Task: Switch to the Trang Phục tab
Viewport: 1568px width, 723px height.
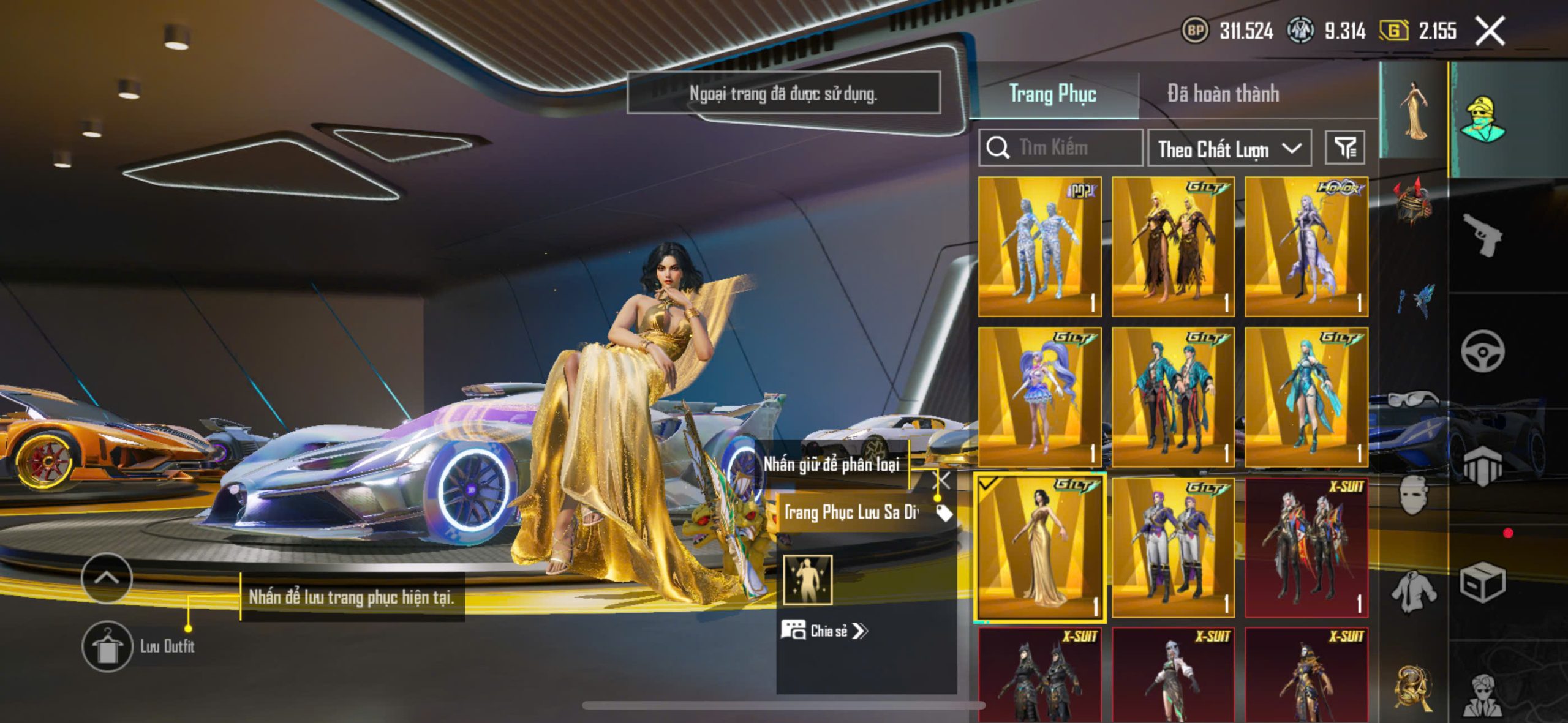Action: click(x=1052, y=94)
